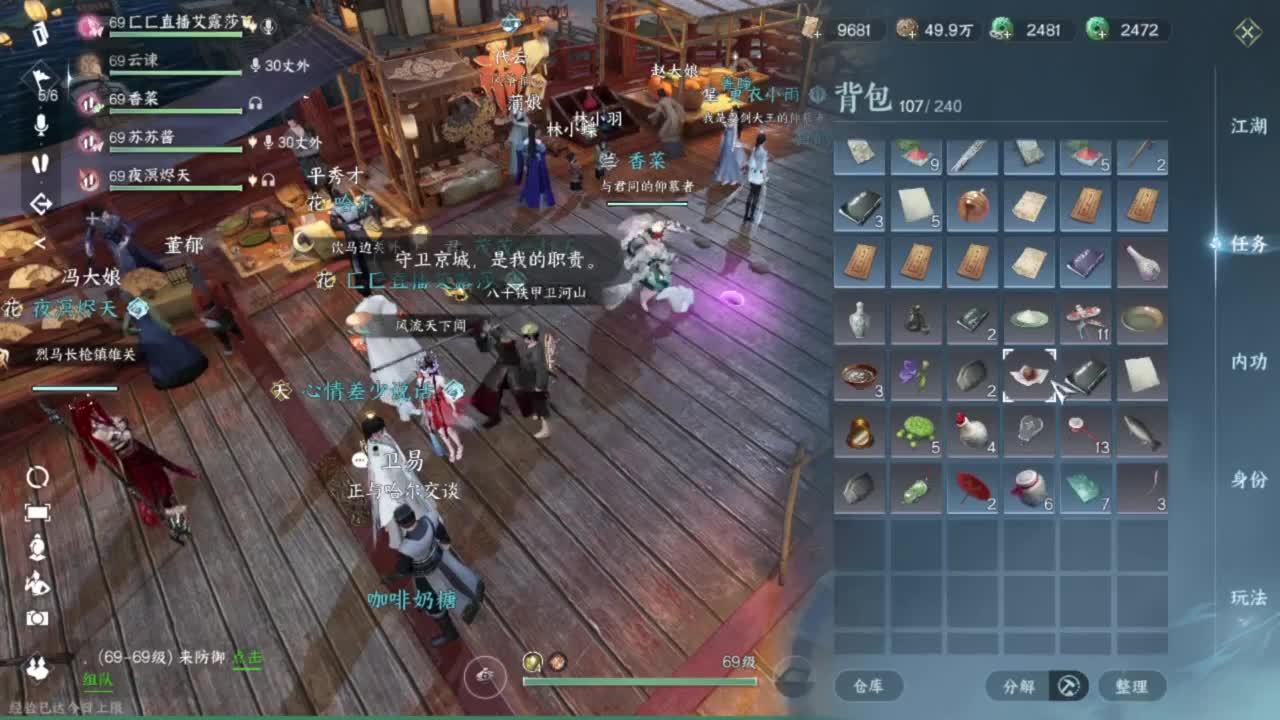Click the photo-frame icon in left toolbar

click(x=38, y=512)
